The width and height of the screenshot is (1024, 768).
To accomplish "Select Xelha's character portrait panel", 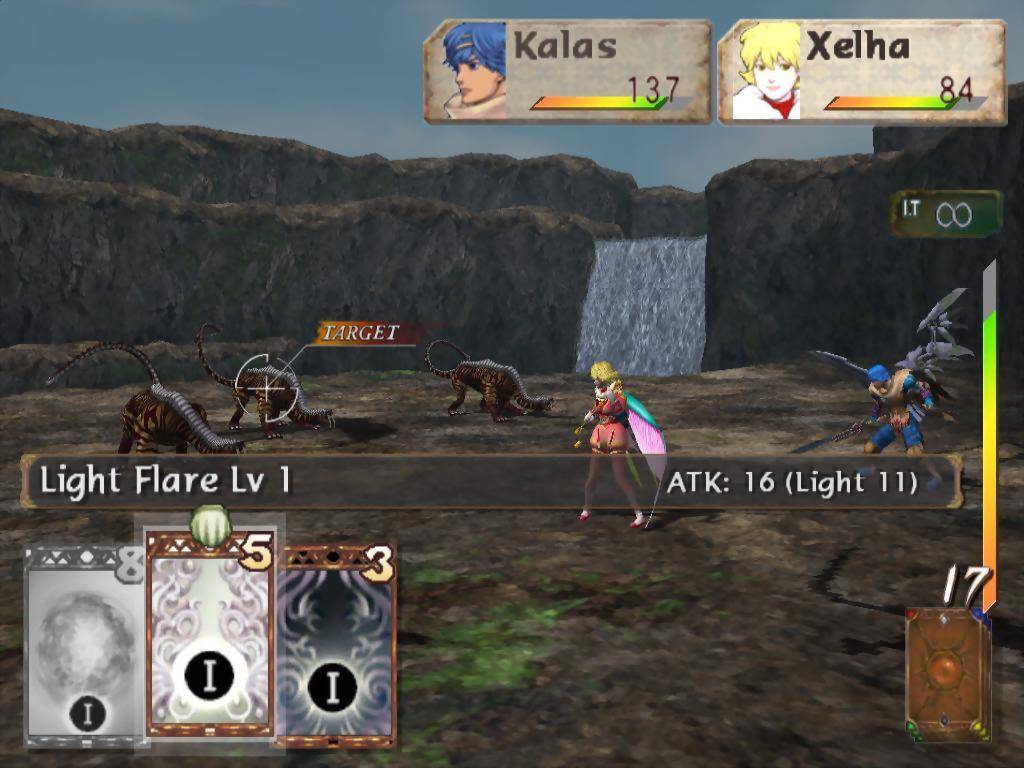I will [861, 72].
